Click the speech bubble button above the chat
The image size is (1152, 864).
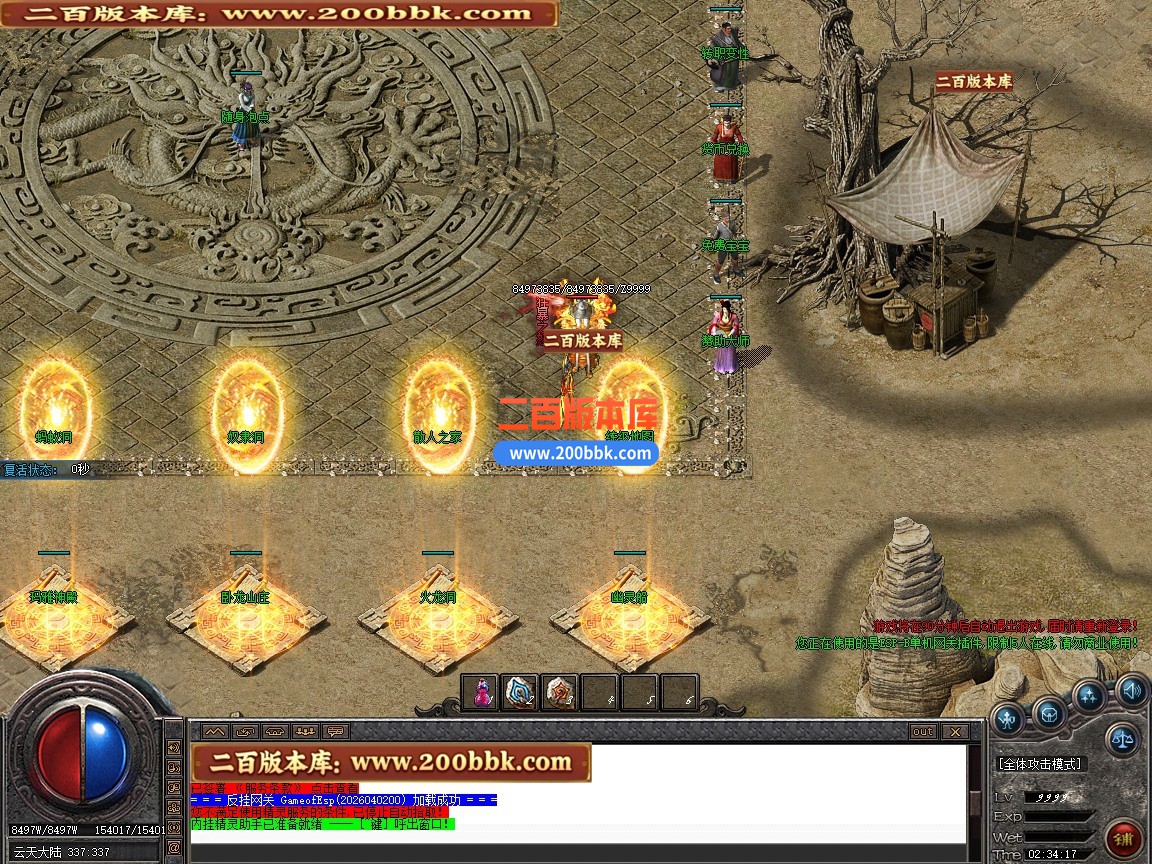click(335, 731)
